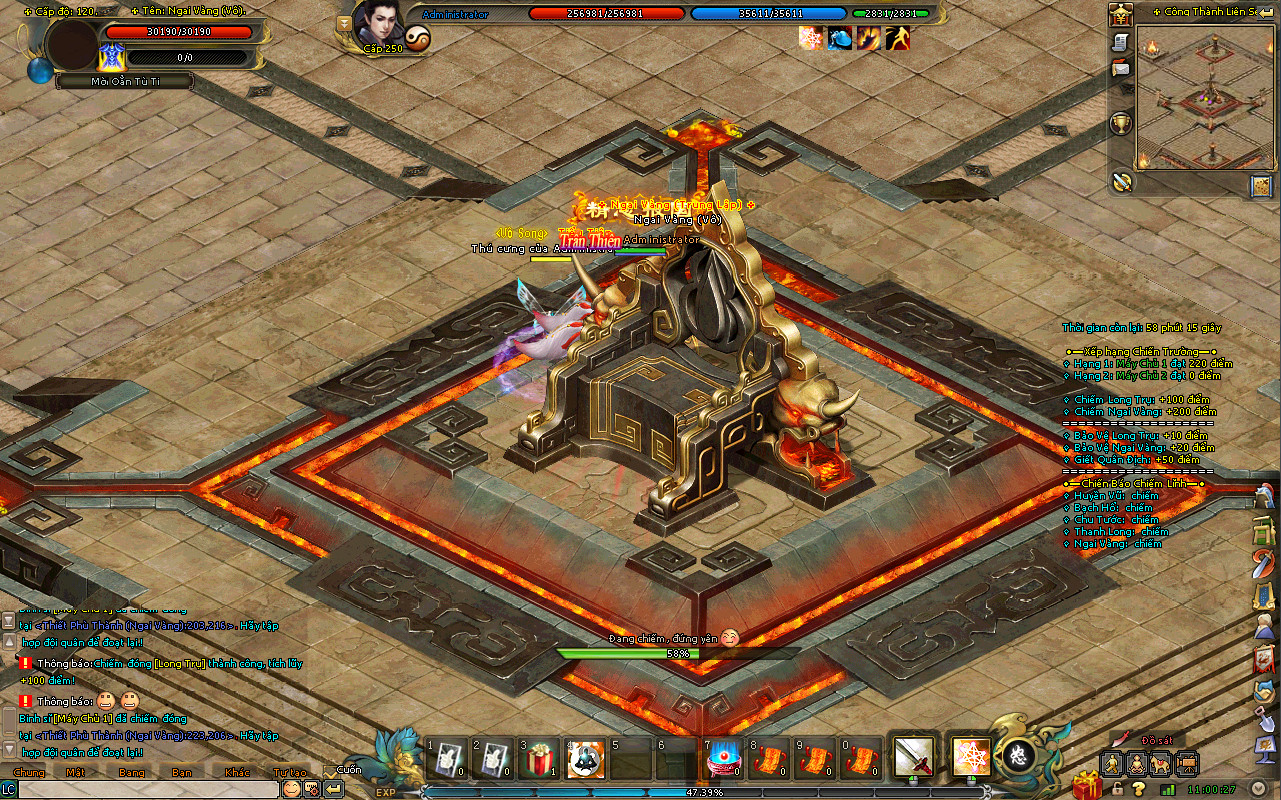Switch to the Khác chat tab
1281x800 pixels.
[237, 772]
